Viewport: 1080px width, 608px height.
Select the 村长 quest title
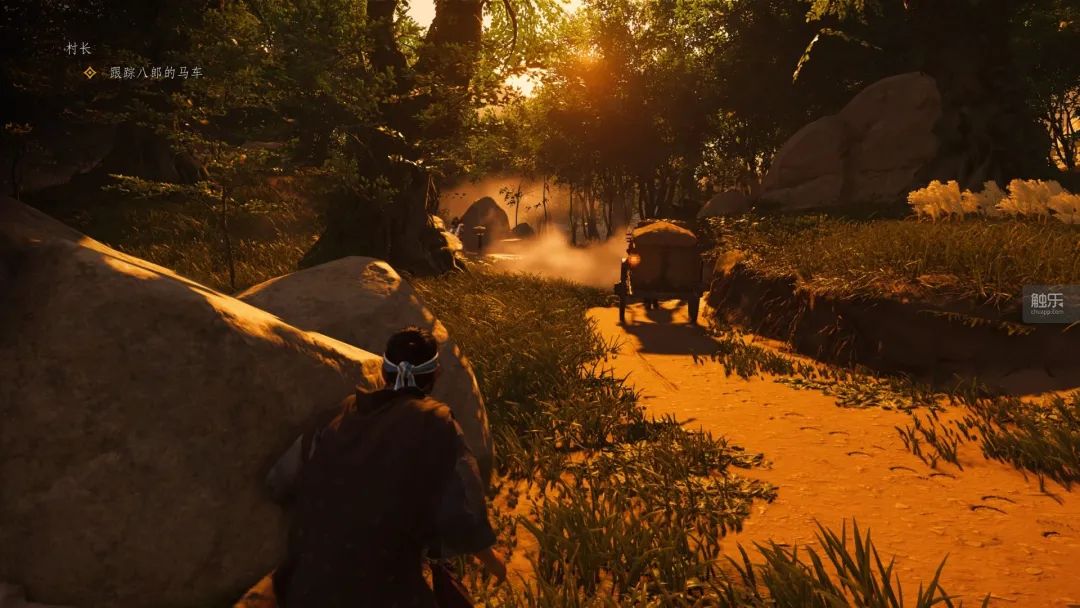[x=78, y=48]
